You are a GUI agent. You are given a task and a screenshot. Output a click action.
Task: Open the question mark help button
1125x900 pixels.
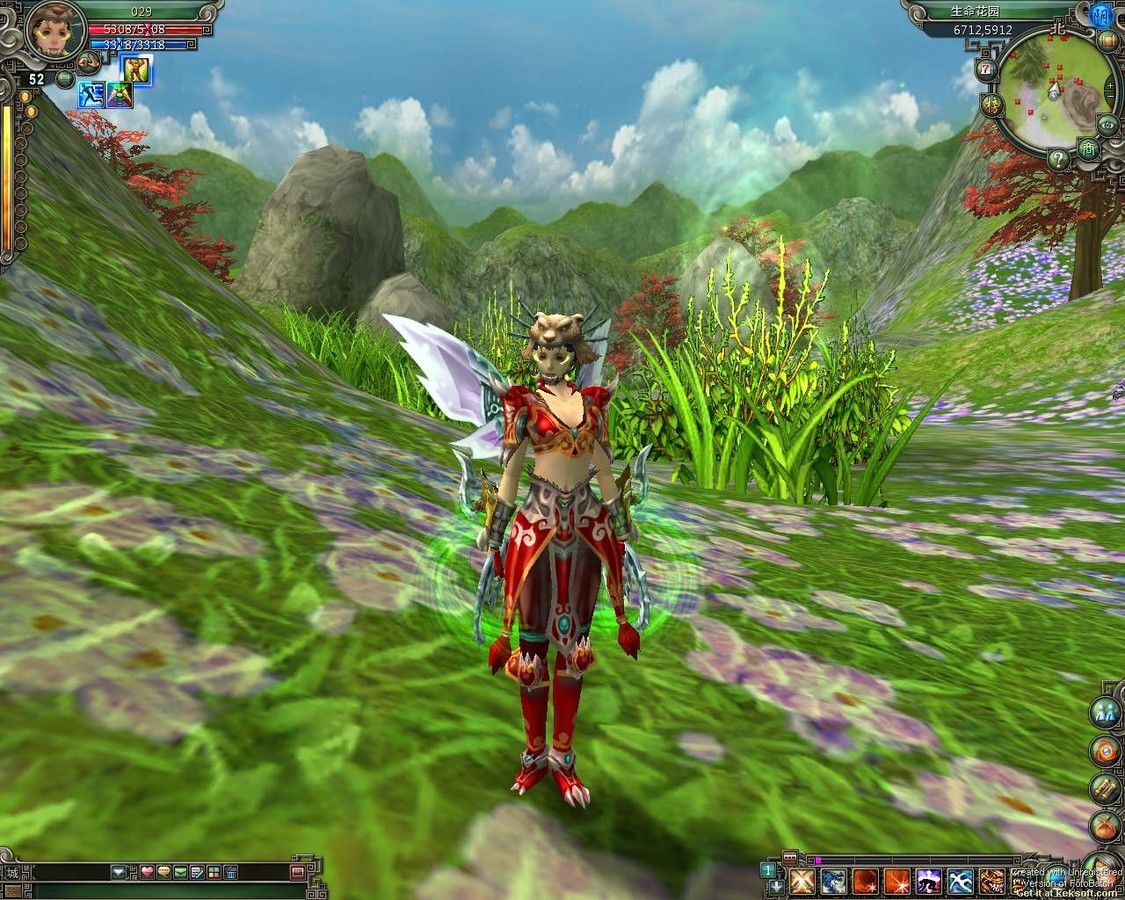point(1059,159)
